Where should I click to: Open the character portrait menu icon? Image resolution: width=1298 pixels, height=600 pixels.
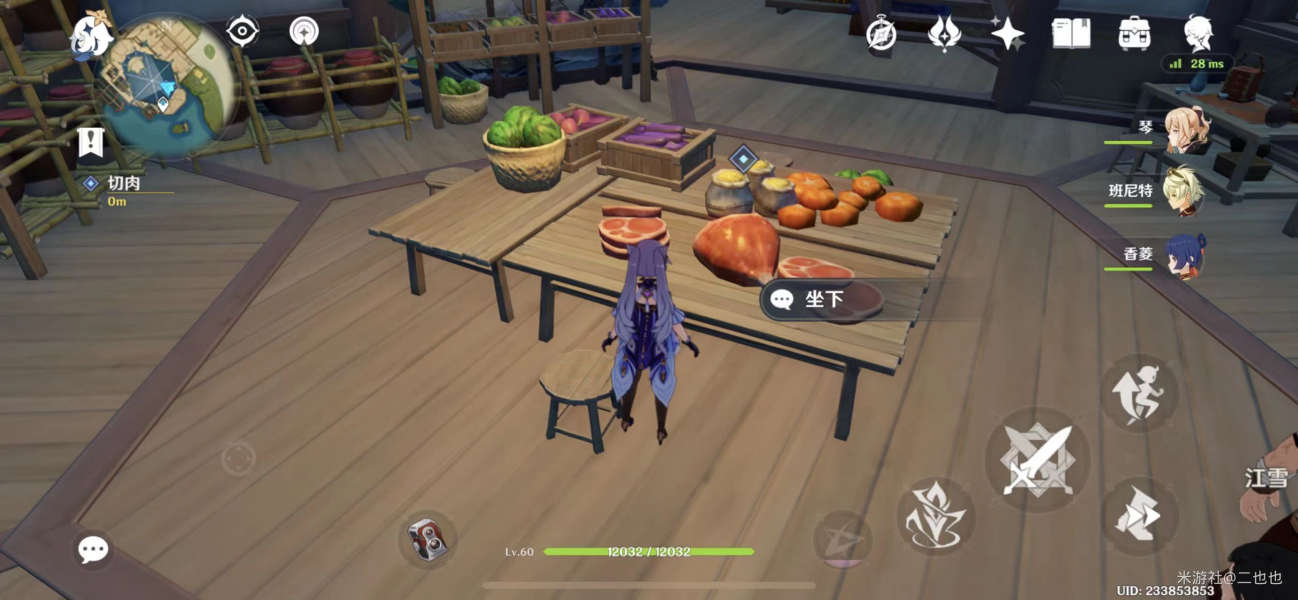[x=1198, y=34]
